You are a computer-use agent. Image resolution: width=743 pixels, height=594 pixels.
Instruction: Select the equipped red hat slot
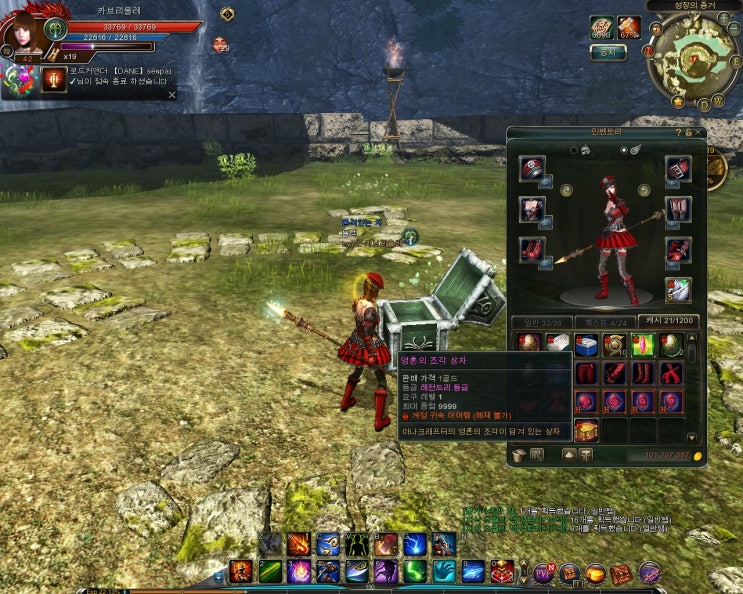(532, 168)
